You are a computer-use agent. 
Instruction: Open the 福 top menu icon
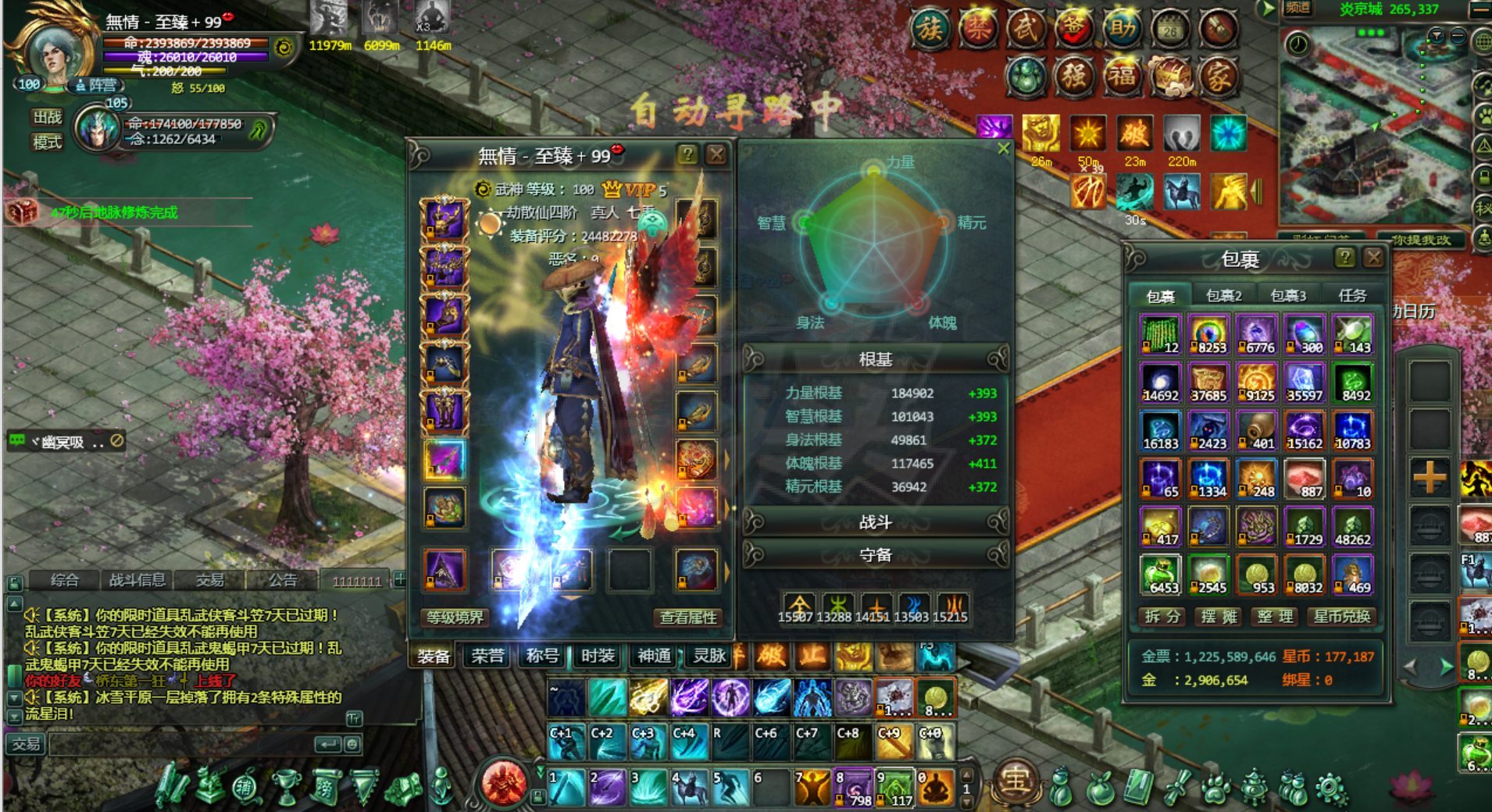point(1122,77)
